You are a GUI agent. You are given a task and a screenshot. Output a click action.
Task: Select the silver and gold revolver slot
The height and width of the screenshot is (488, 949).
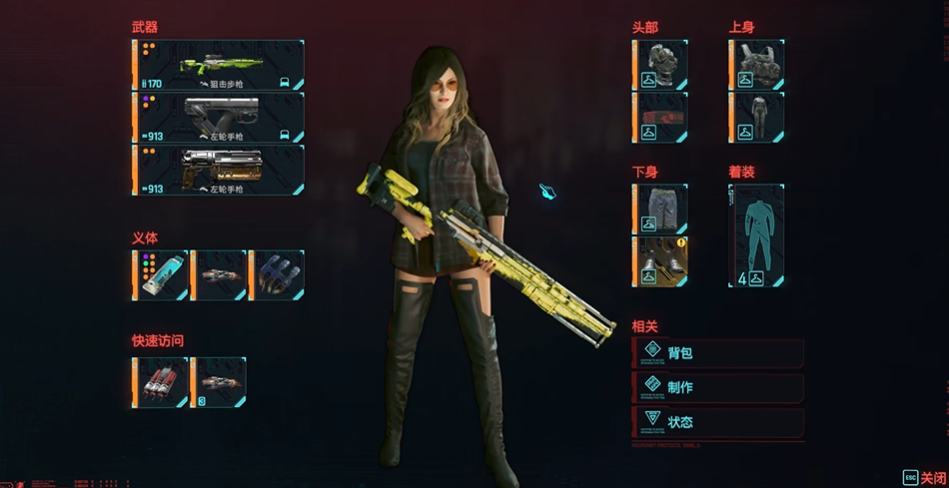pos(219,169)
